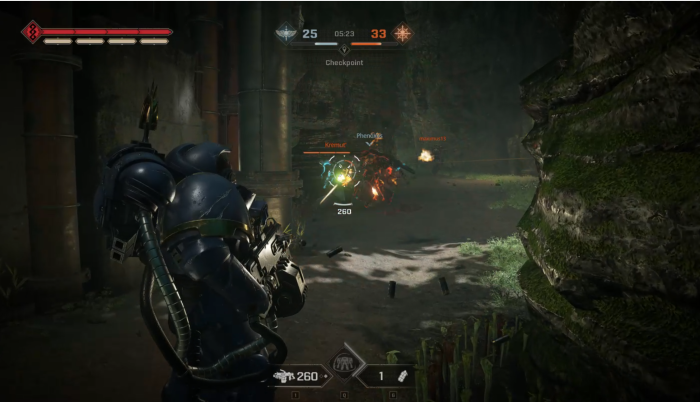
Task: Click the Checkpoint objective marker icon
Action: point(344,48)
